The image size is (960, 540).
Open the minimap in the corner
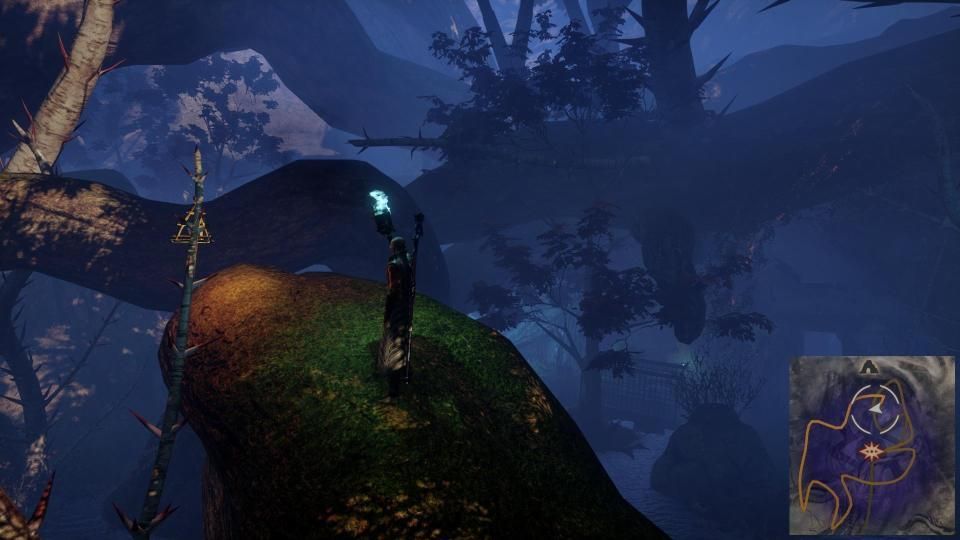(x=871, y=445)
